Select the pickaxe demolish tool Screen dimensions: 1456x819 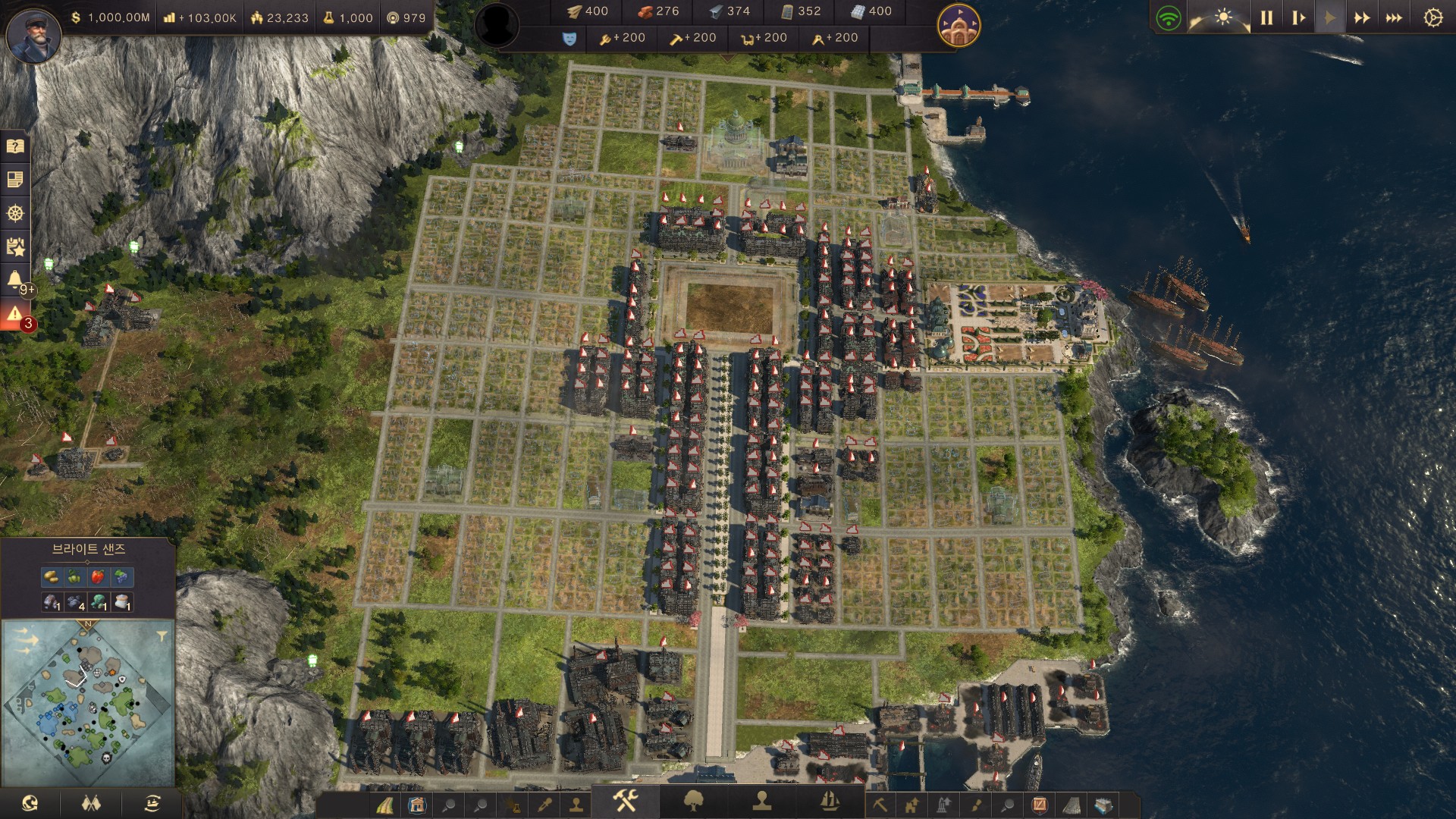tap(880, 804)
